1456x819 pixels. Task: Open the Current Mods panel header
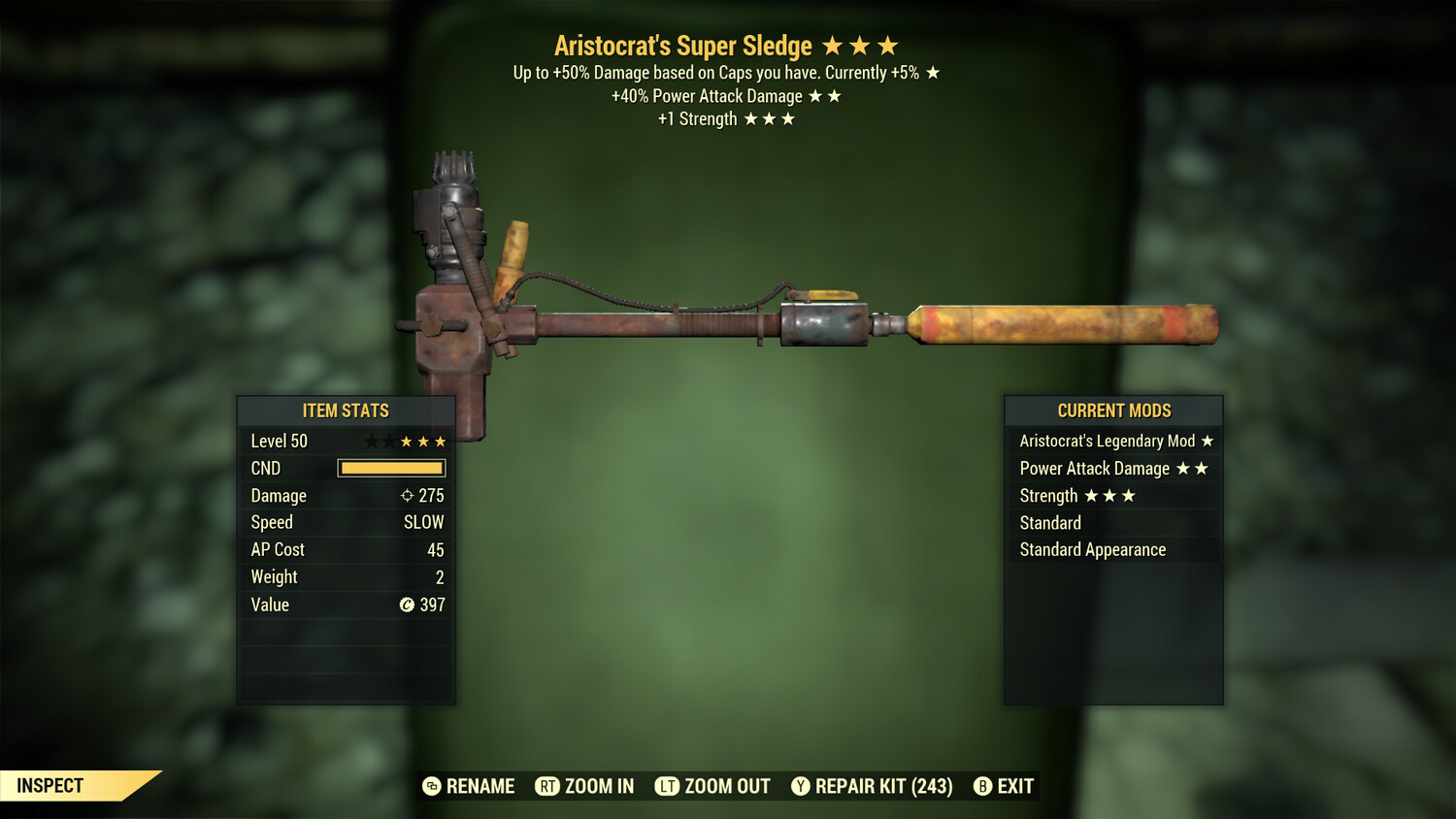tap(1113, 410)
